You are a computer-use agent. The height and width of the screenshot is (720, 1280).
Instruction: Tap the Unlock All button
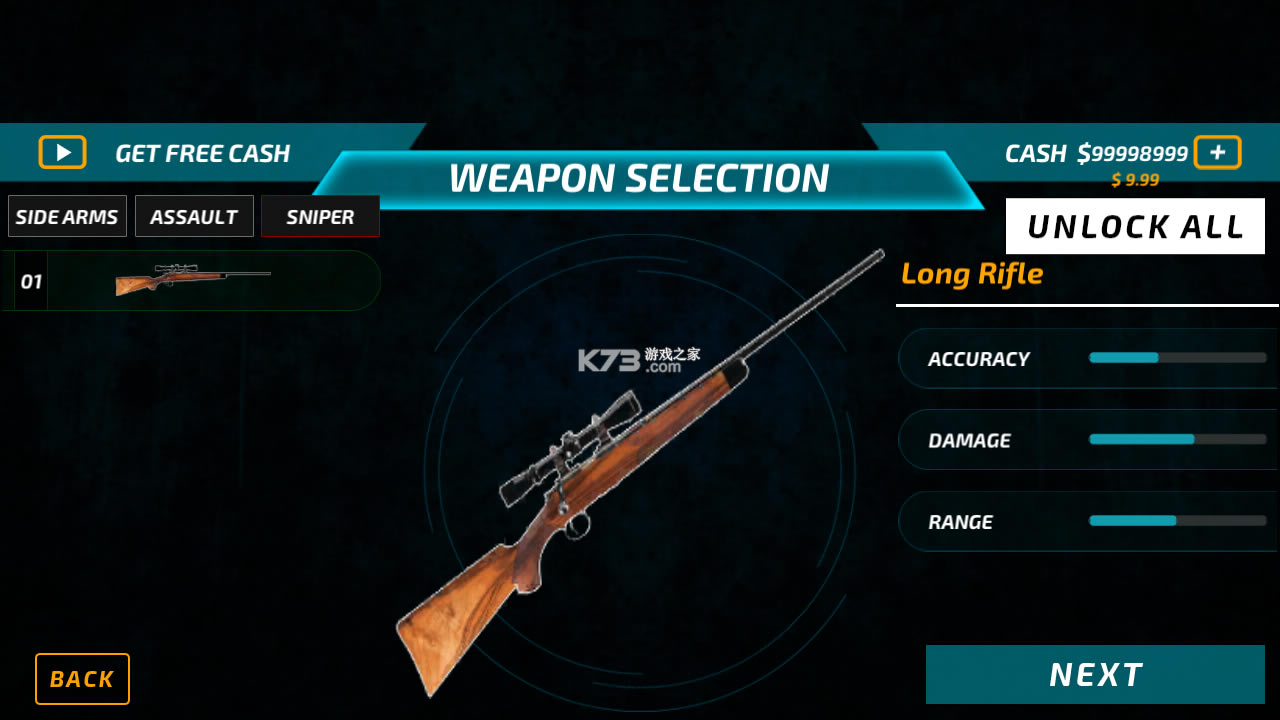pyautogui.click(x=1135, y=226)
